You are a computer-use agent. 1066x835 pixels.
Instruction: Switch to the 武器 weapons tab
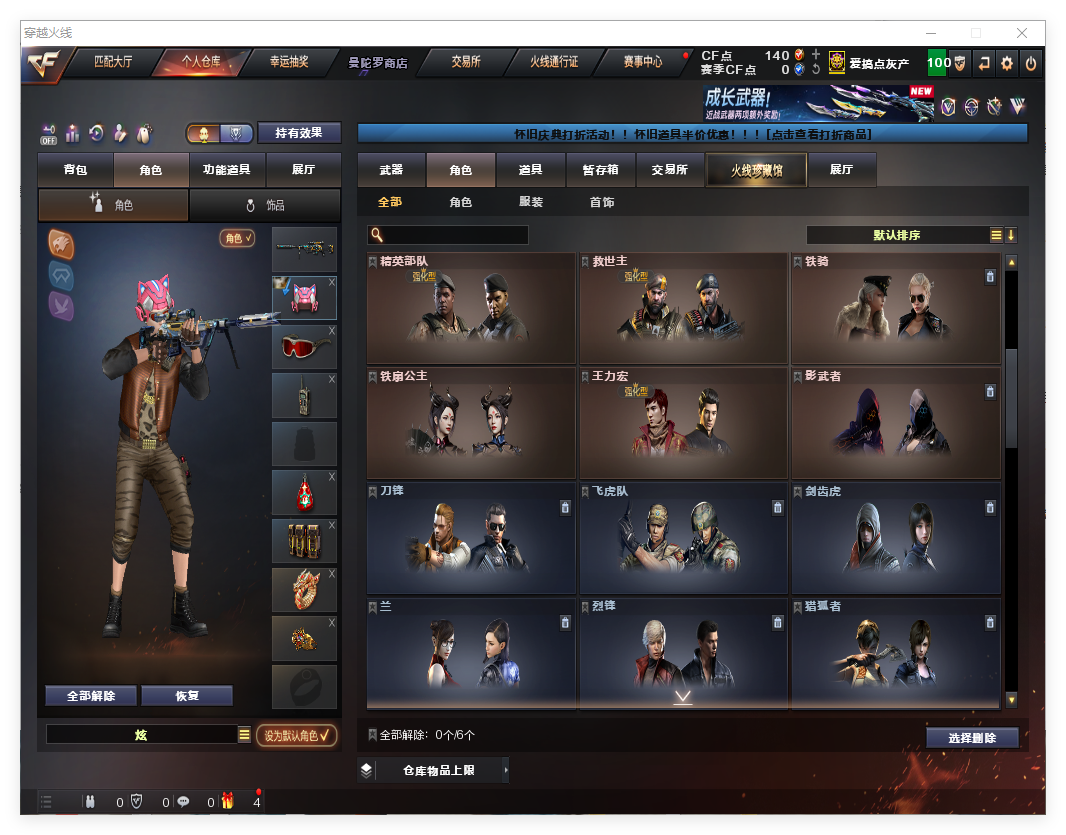pos(391,170)
